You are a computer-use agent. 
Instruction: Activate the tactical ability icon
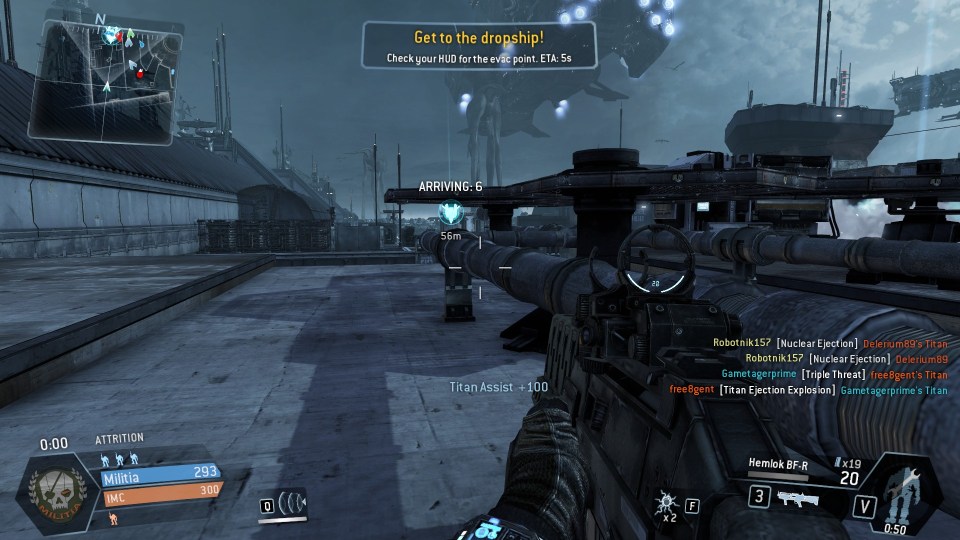tap(292, 503)
